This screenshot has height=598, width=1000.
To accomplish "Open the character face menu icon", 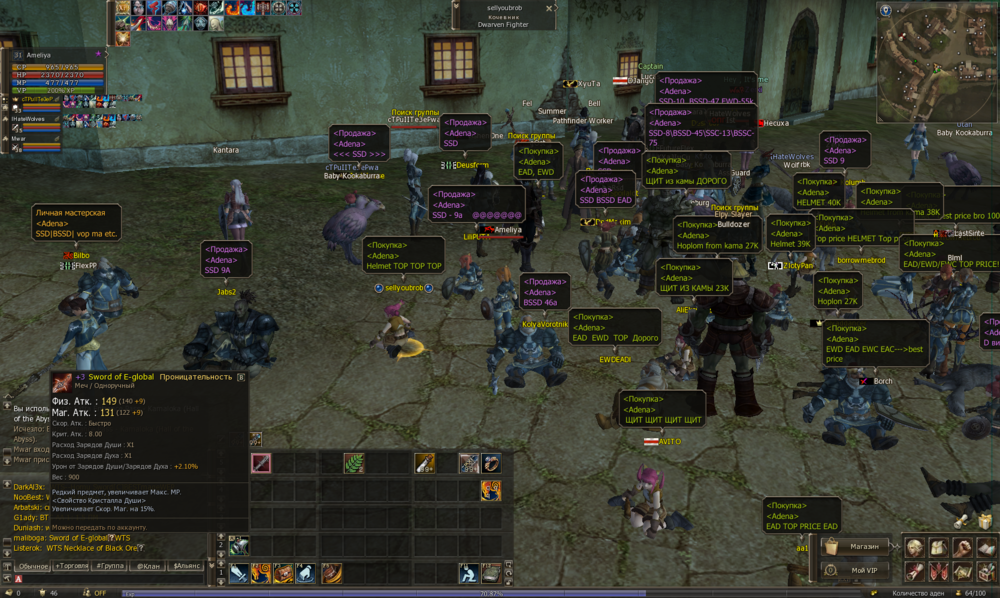I will click(x=915, y=548).
